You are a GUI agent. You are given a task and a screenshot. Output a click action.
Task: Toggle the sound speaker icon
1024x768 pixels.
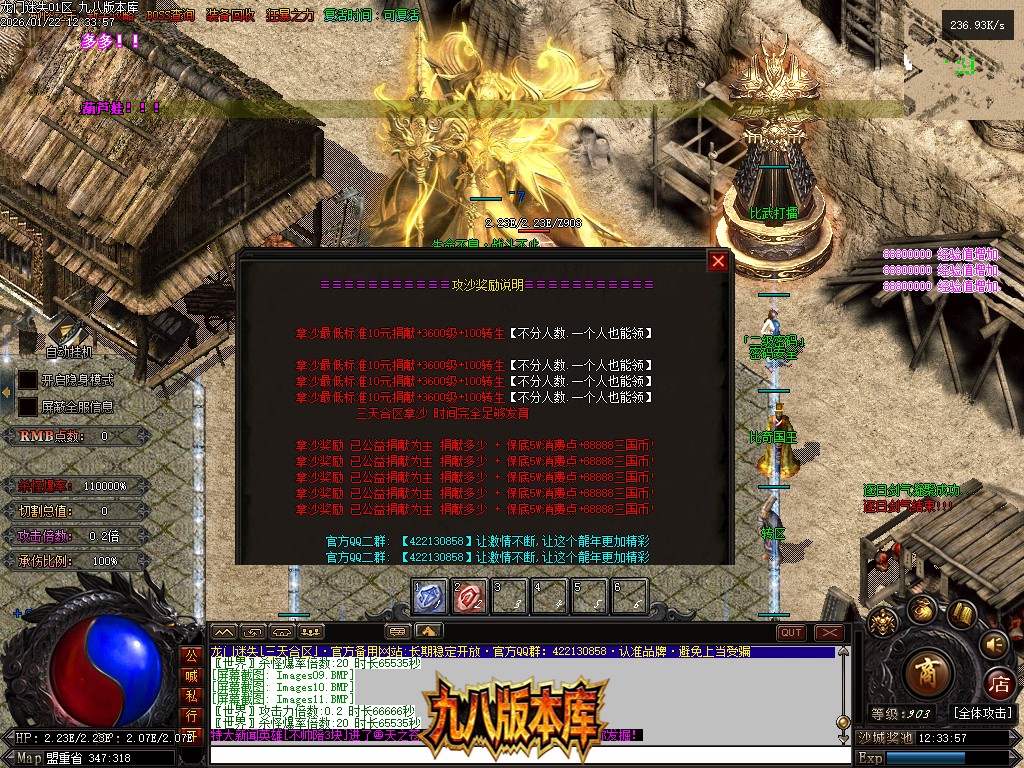click(x=993, y=643)
